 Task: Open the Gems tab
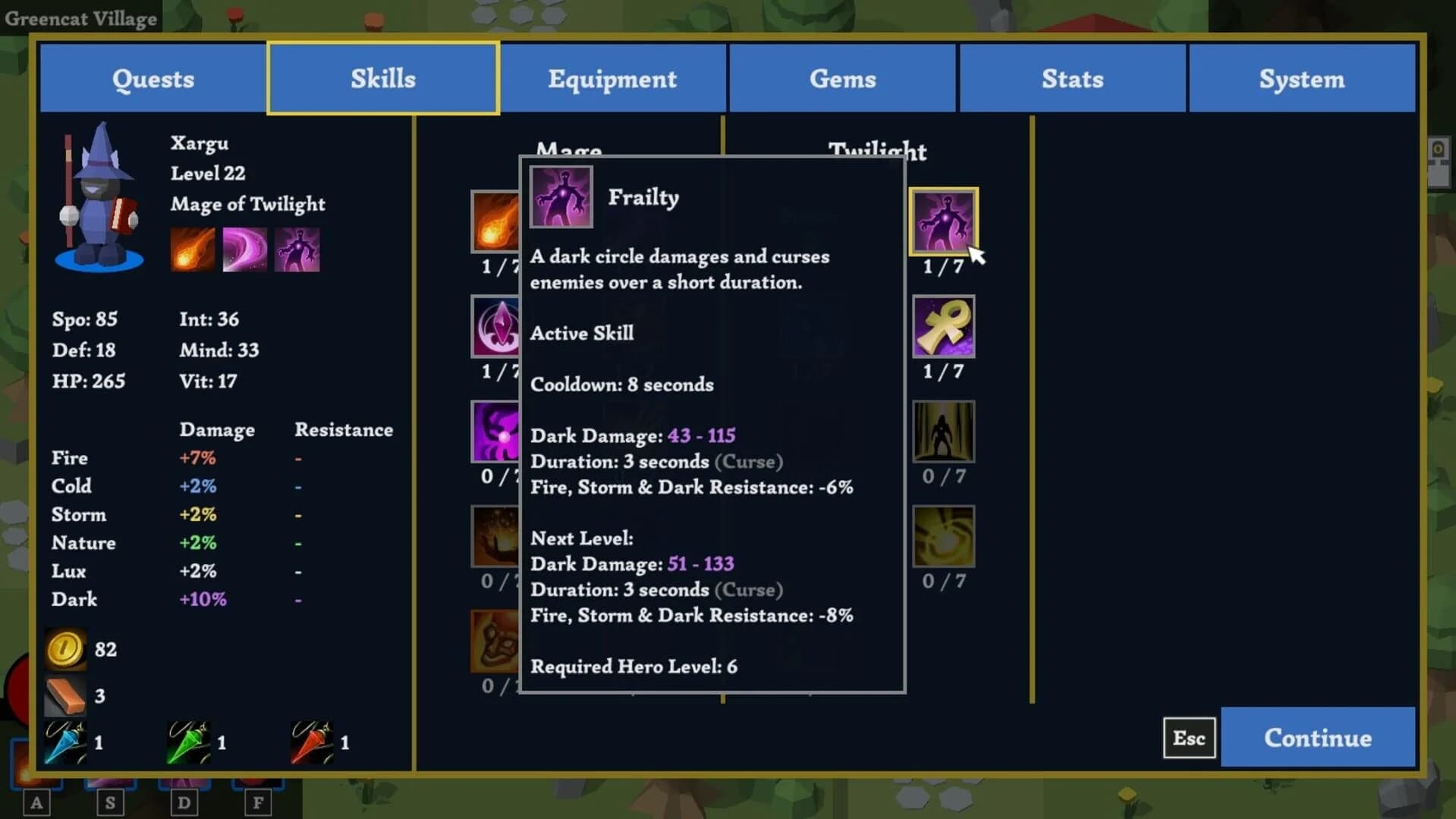tap(842, 78)
